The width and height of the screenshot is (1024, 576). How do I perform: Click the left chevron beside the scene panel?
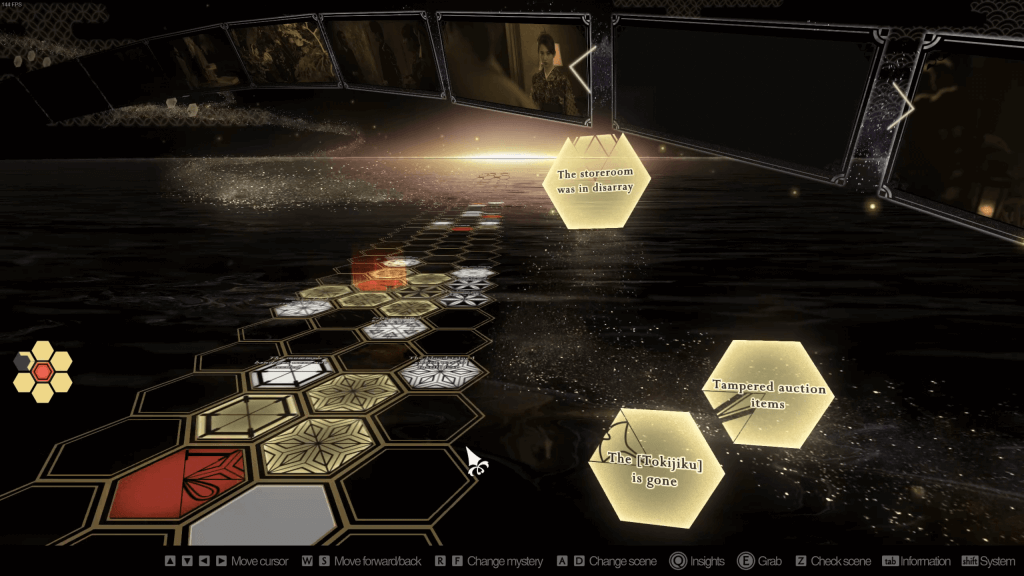[x=583, y=68]
